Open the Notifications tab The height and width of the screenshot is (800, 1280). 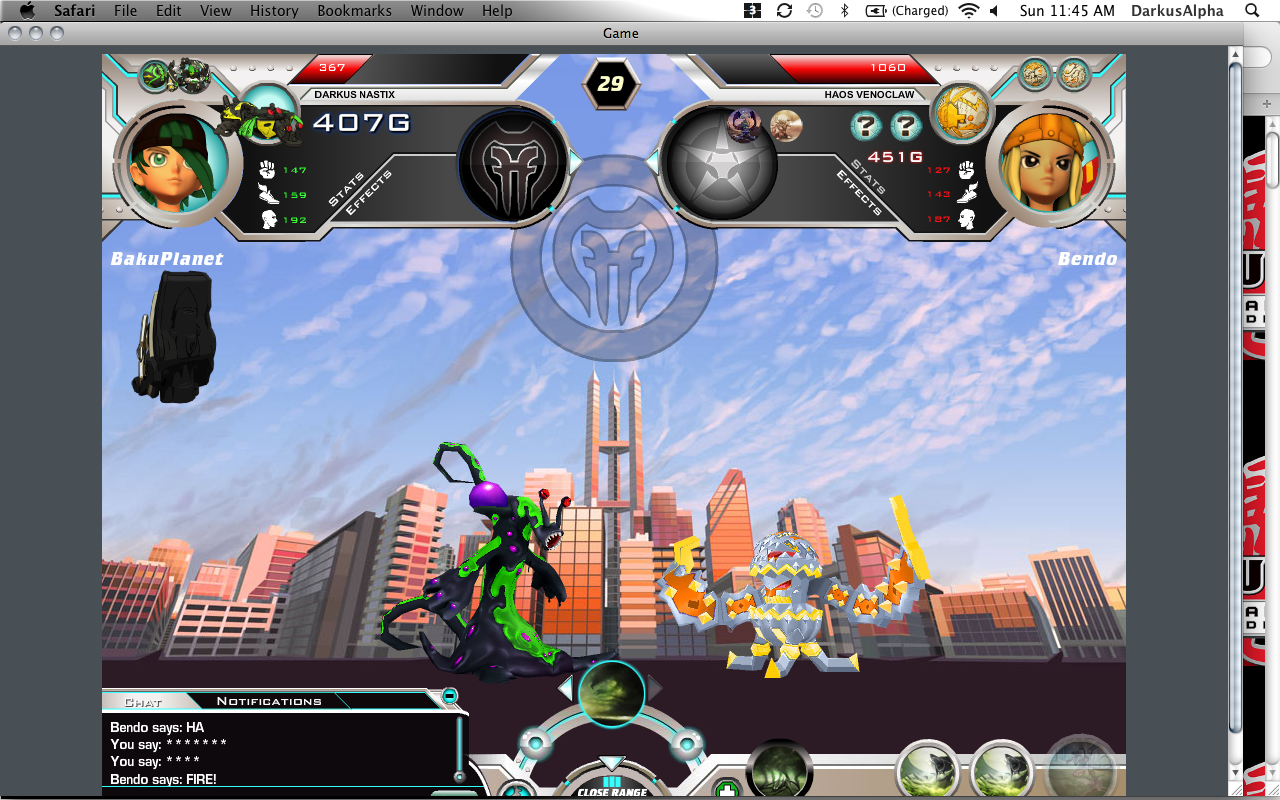click(269, 702)
